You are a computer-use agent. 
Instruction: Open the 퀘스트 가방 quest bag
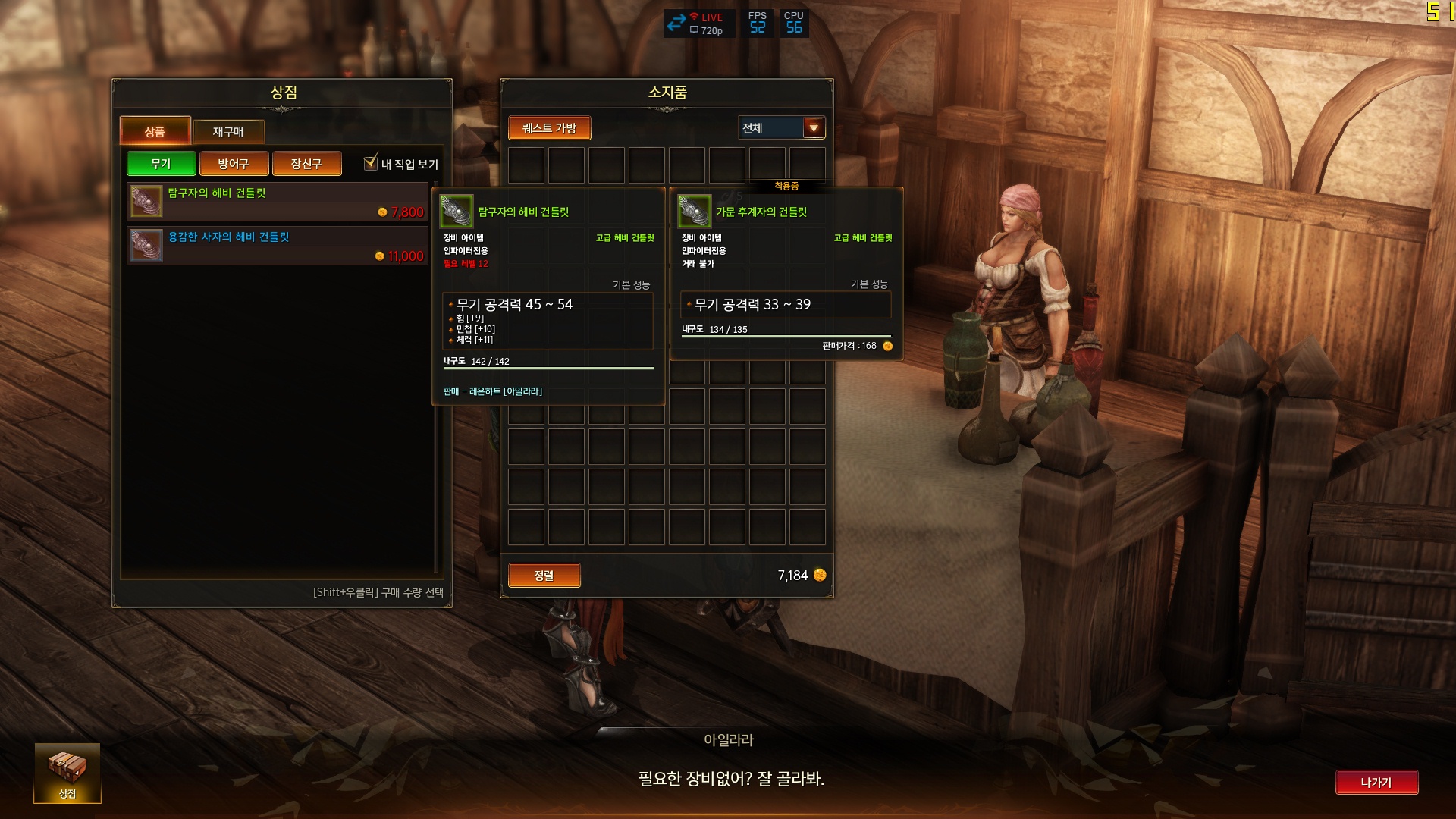[549, 128]
